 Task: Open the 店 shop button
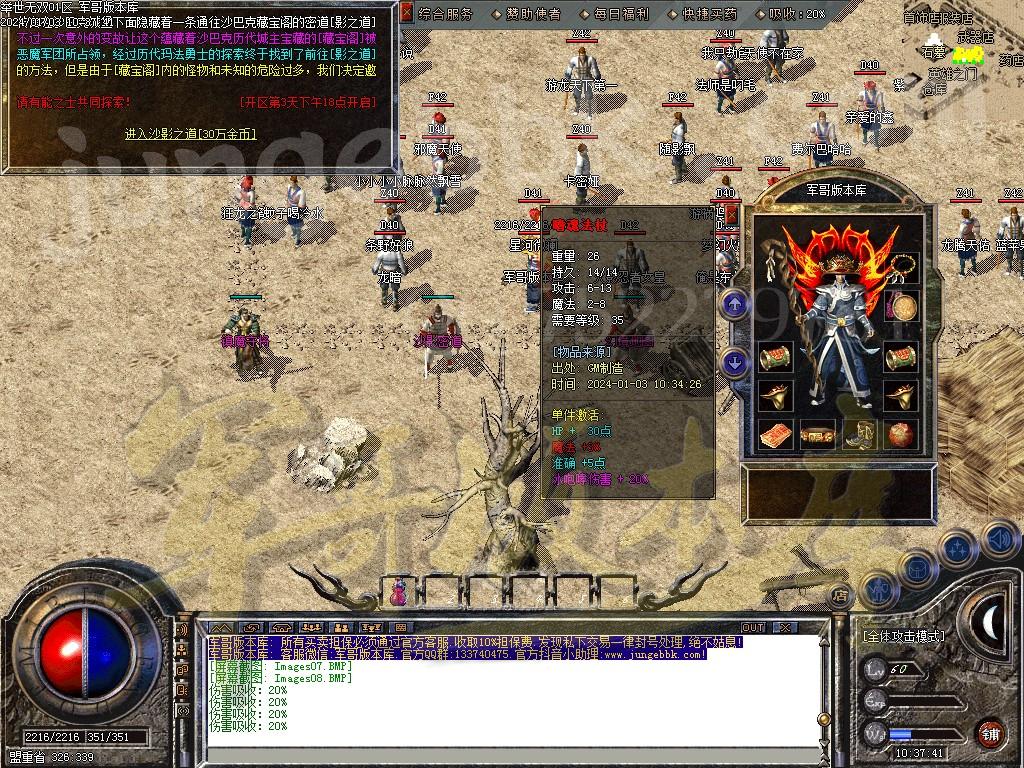(842, 595)
